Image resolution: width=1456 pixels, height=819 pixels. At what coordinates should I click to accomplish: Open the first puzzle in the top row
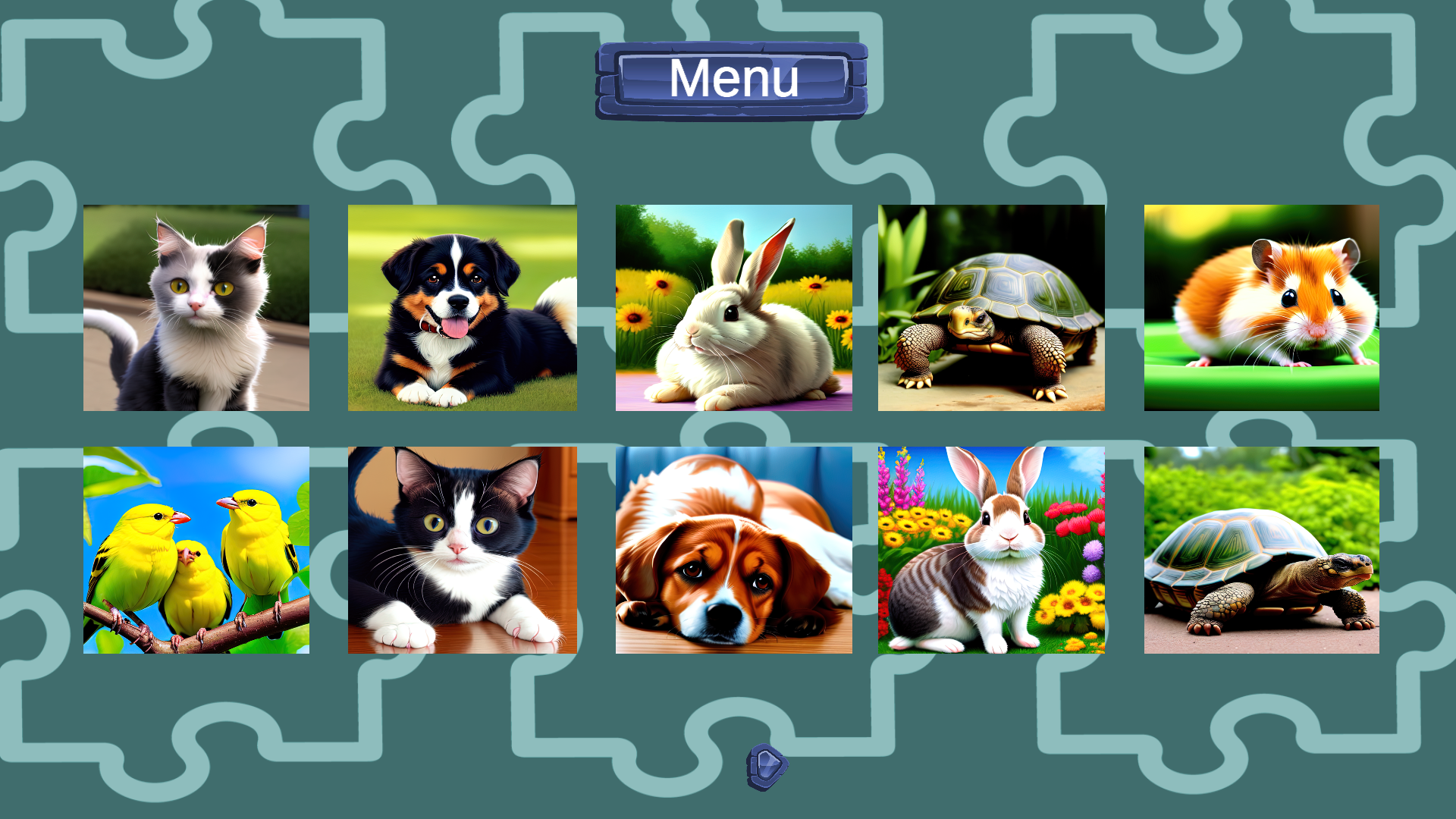click(x=196, y=306)
